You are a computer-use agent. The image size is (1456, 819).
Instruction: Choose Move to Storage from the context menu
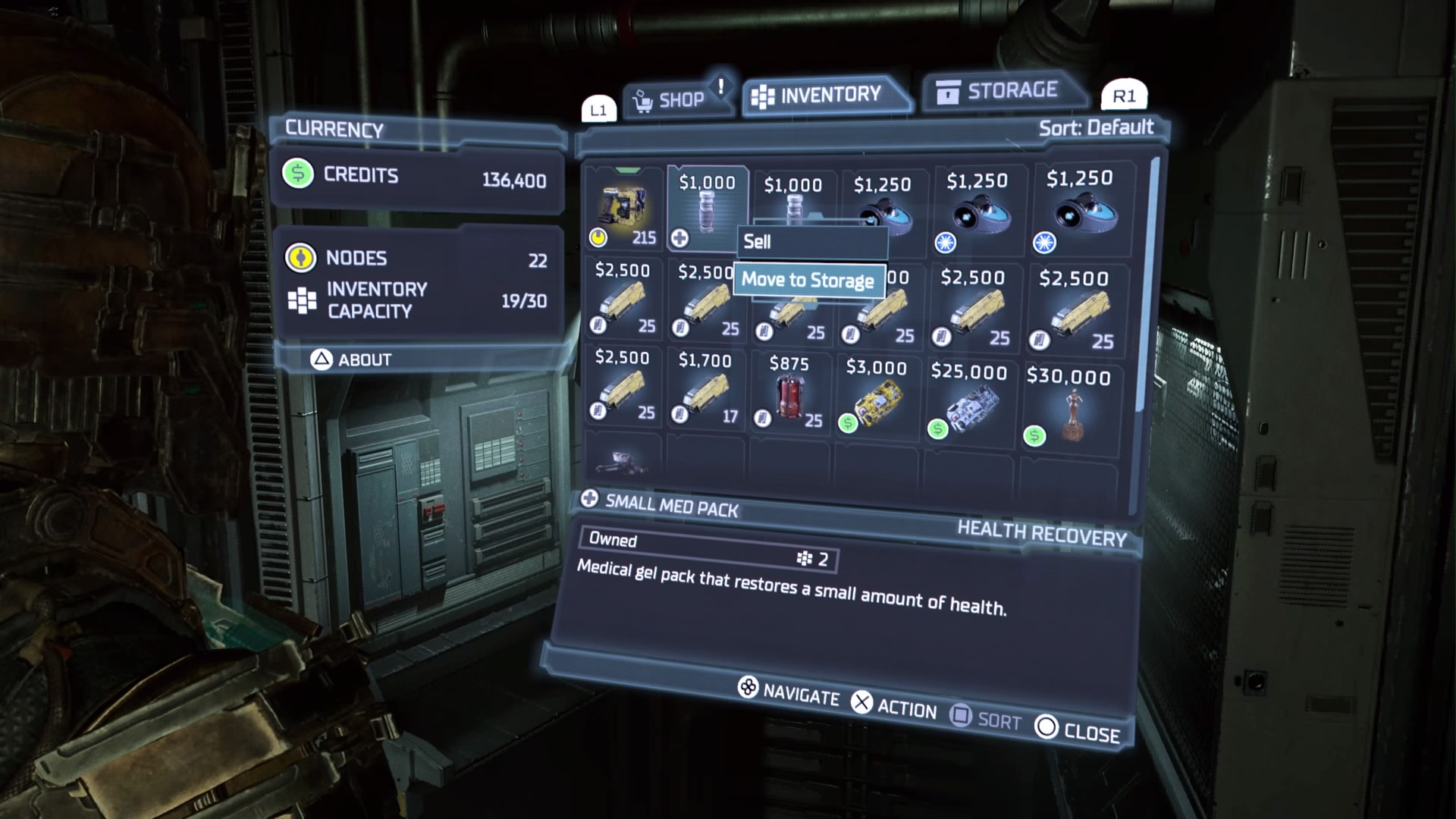[808, 280]
